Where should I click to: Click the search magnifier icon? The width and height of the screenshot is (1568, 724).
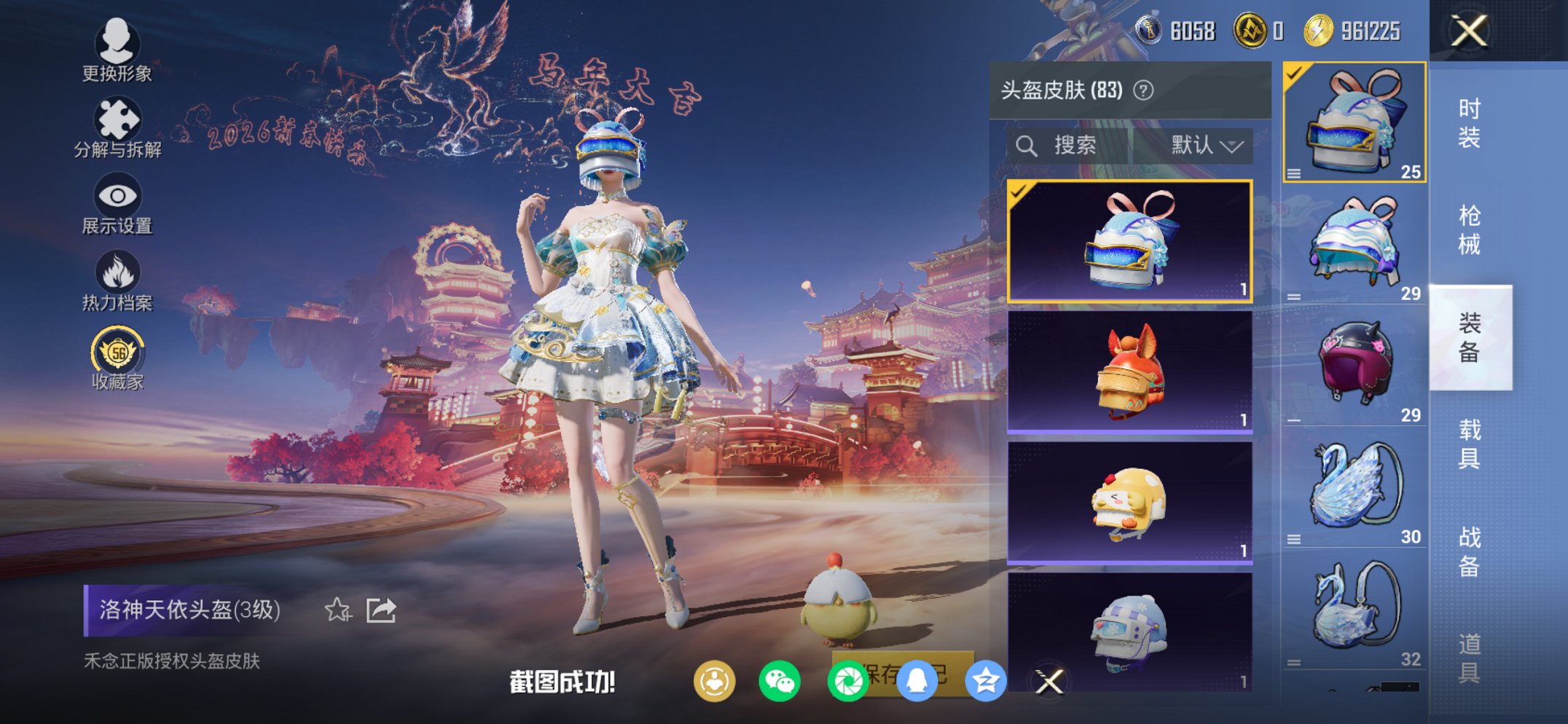click(x=1028, y=144)
